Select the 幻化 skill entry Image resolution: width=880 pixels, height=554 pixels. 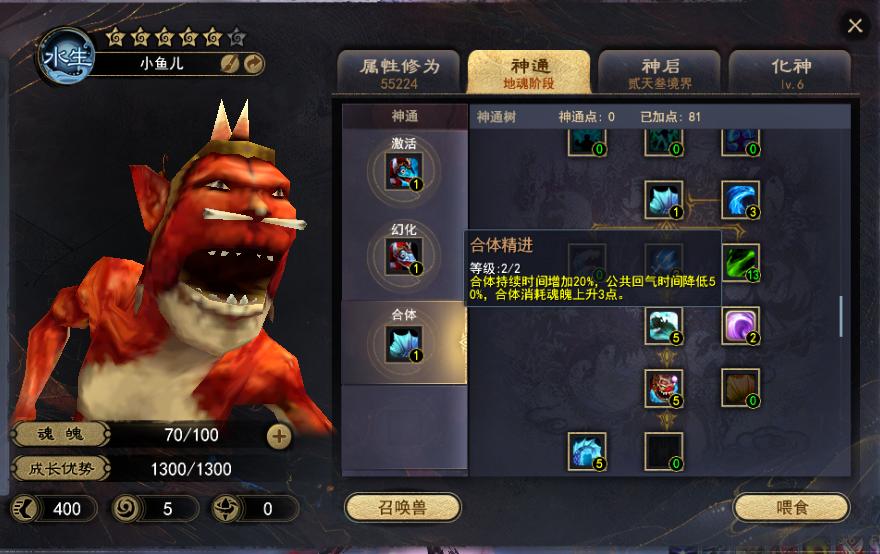(x=404, y=254)
